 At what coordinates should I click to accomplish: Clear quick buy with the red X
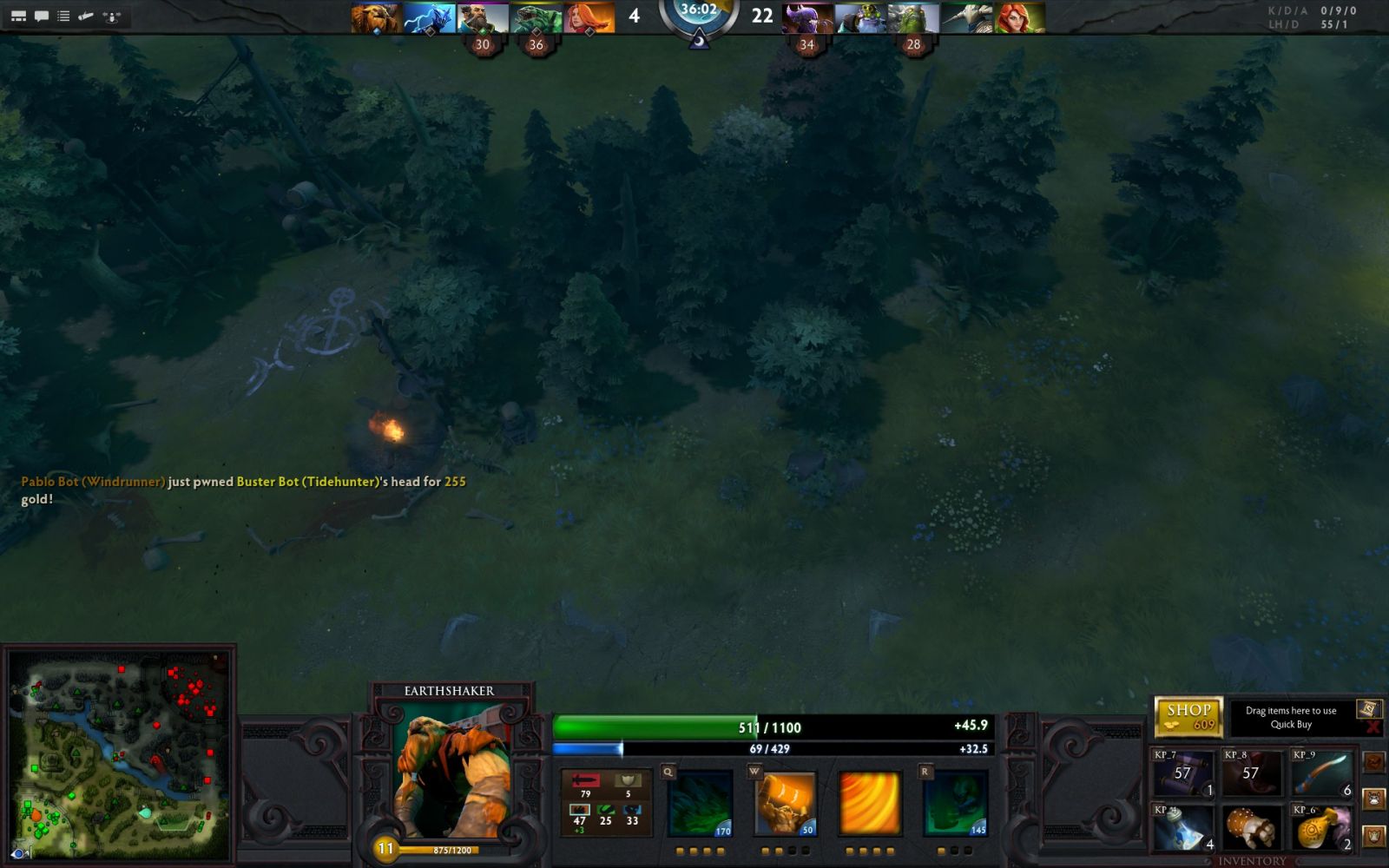pyautogui.click(x=1373, y=727)
